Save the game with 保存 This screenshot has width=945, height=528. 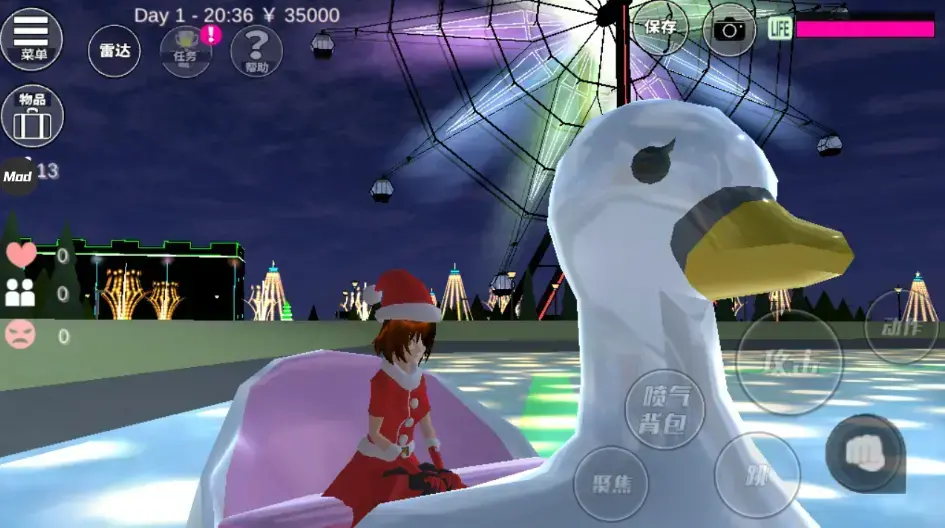[x=660, y=28]
